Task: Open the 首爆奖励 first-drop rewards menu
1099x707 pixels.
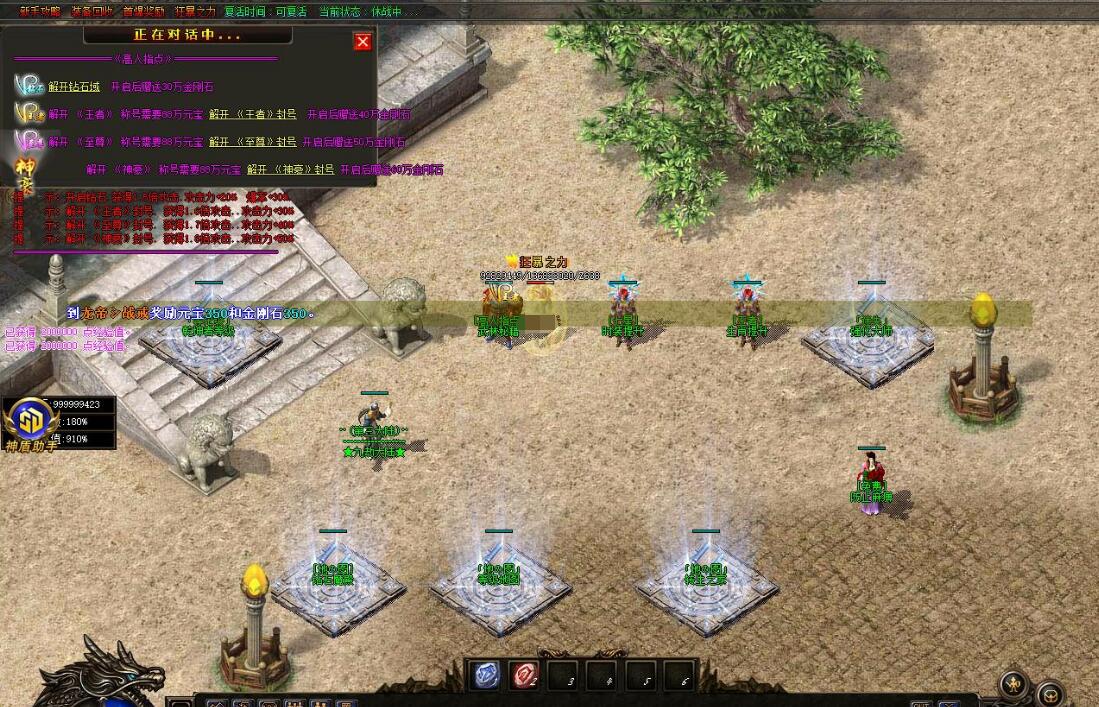Action: click(144, 12)
